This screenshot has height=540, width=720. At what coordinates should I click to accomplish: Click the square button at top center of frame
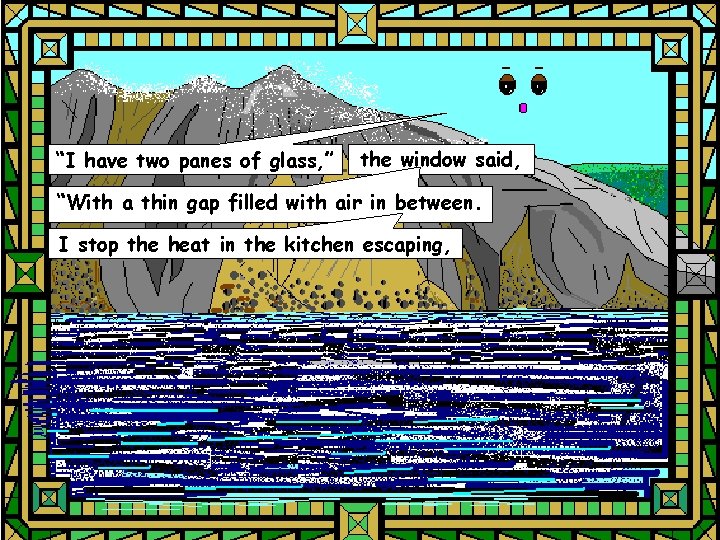[360, 21]
